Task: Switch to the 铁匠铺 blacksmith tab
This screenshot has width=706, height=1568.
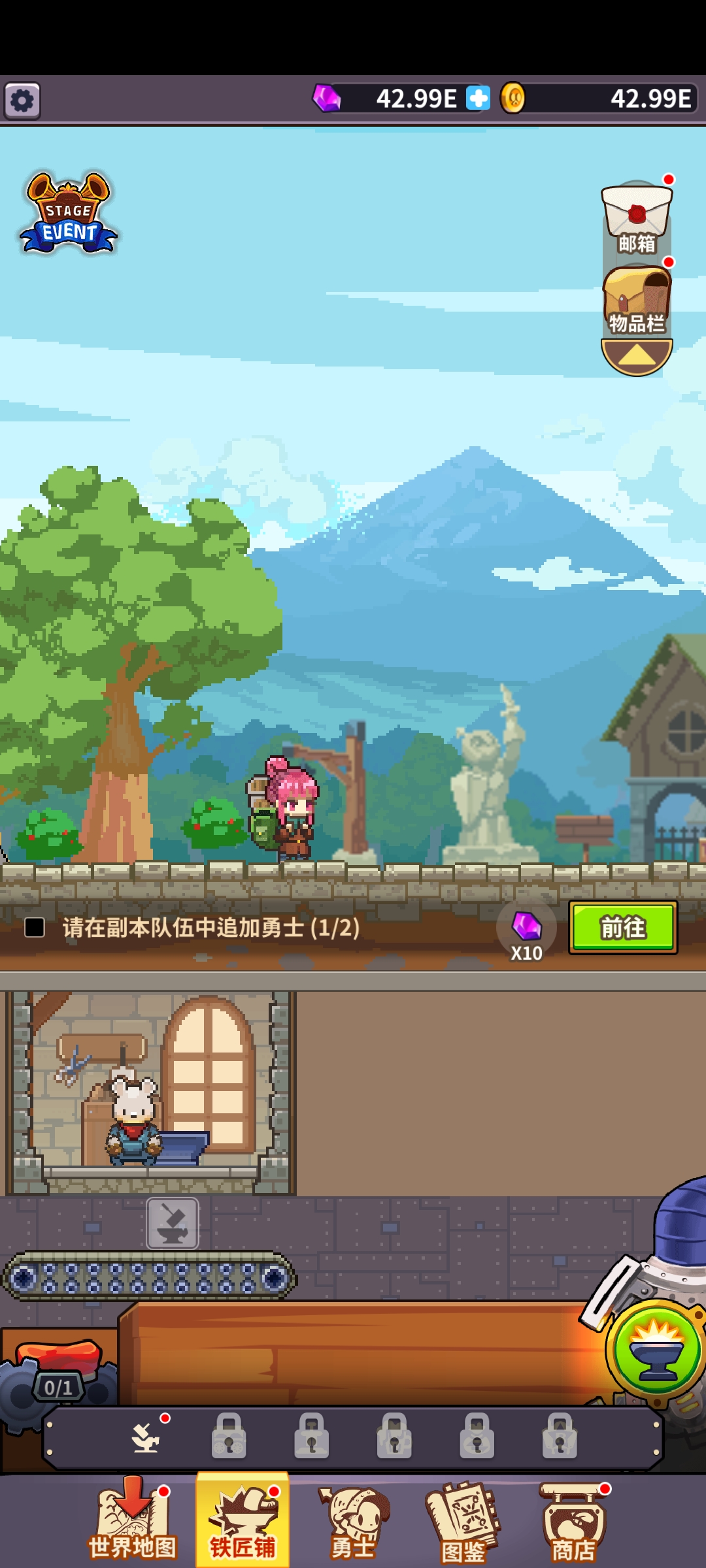Action: point(243,1522)
